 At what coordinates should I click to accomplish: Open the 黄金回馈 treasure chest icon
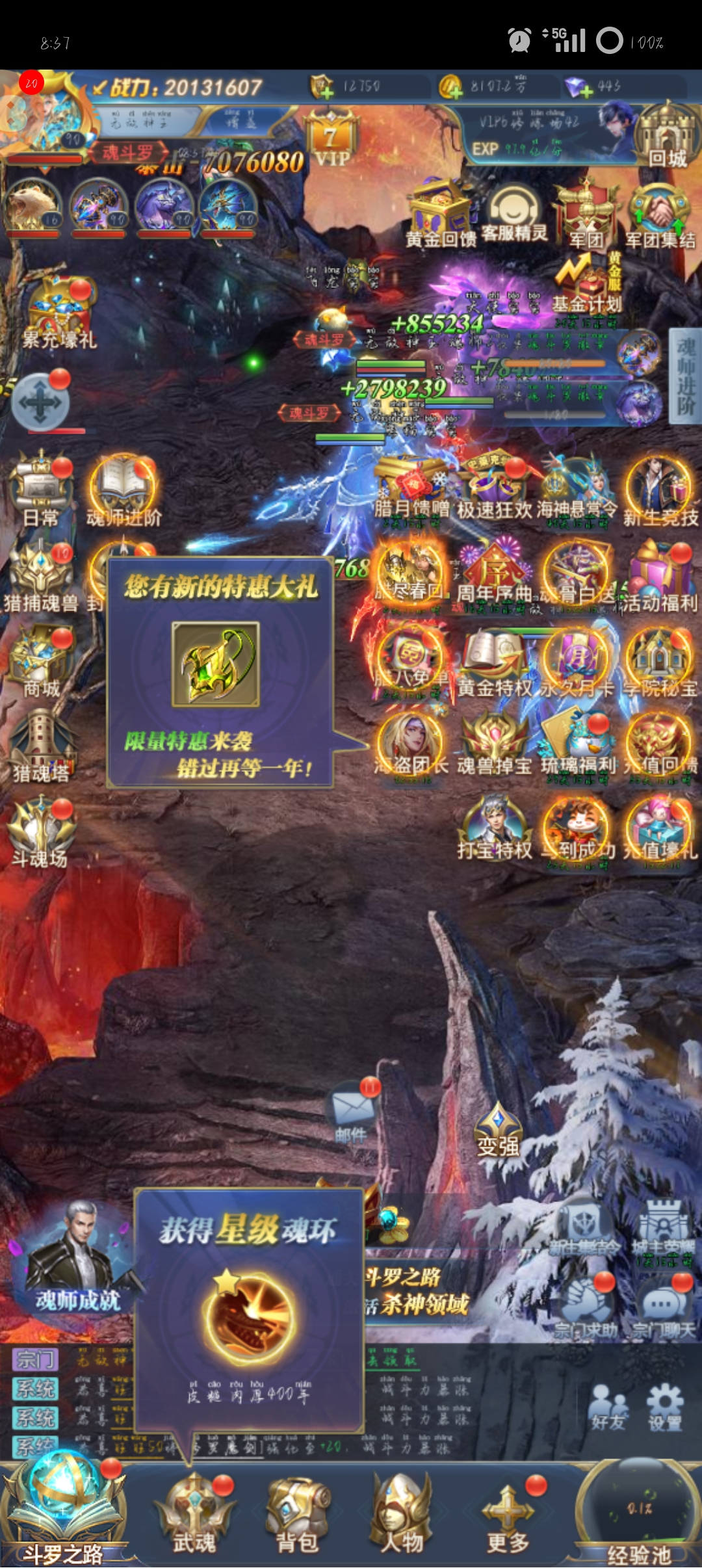pyautogui.click(x=441, y=211)
